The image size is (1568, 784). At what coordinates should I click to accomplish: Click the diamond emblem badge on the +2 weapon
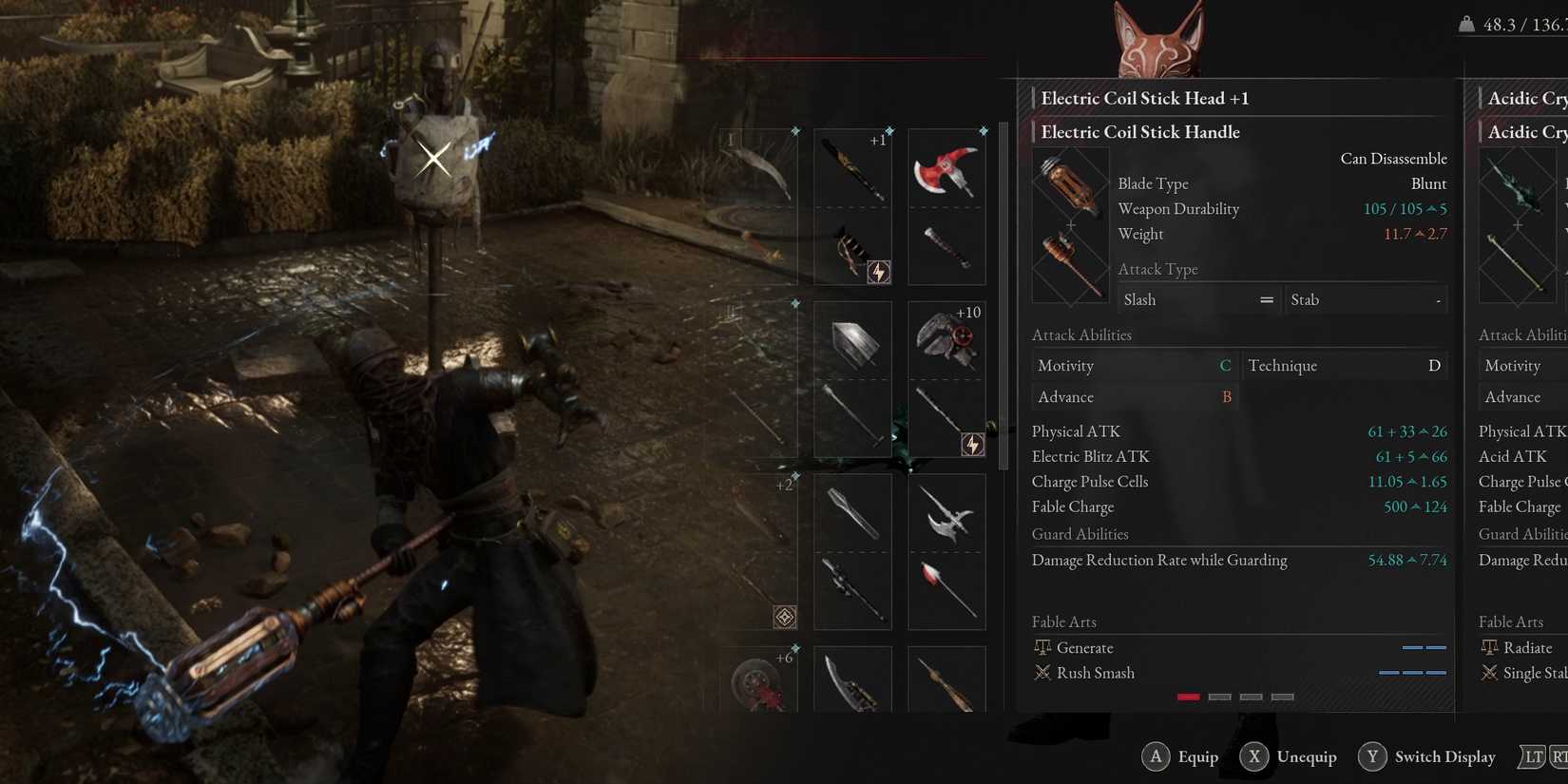coord(785,618)
